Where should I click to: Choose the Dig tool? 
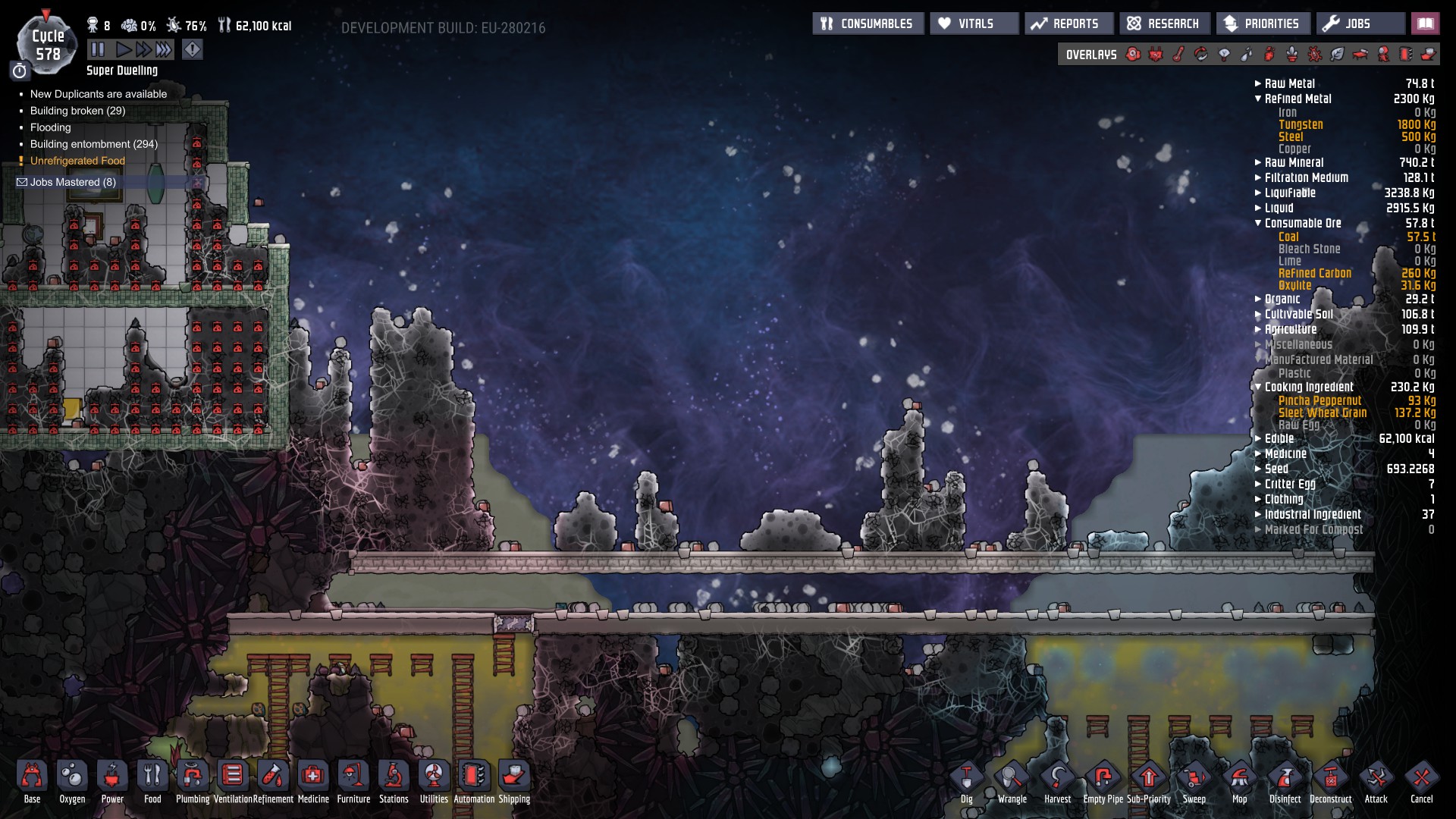click(x=967, y=781)
